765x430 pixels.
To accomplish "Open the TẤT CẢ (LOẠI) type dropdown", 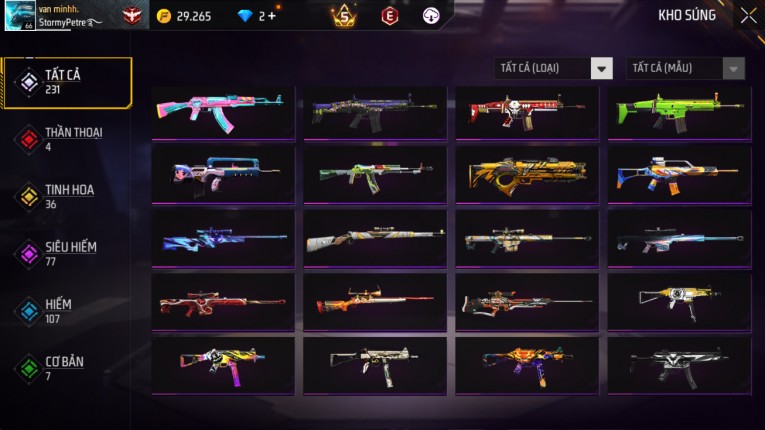I will click(x=554, y=68).
